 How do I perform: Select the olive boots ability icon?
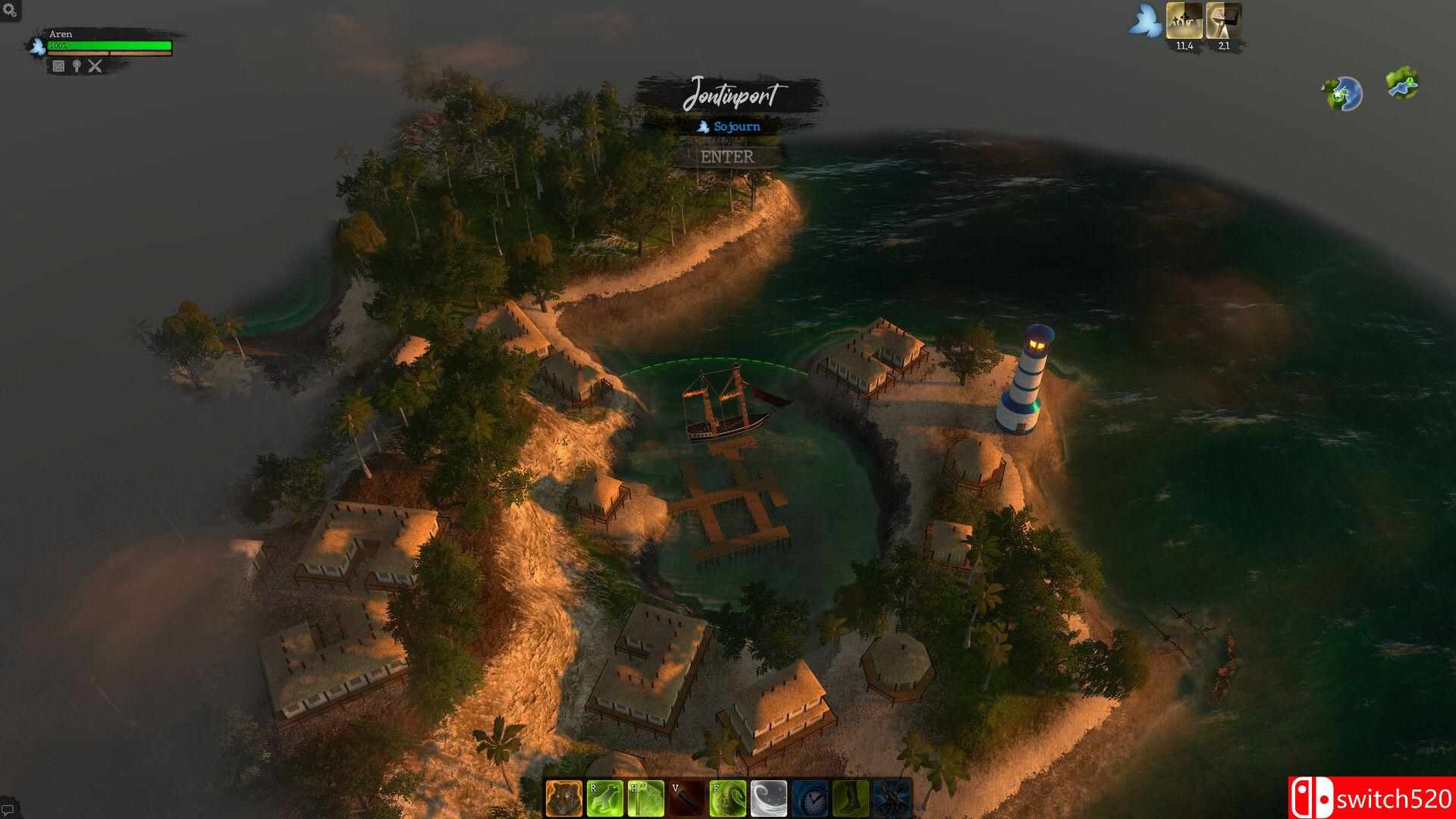850,799
